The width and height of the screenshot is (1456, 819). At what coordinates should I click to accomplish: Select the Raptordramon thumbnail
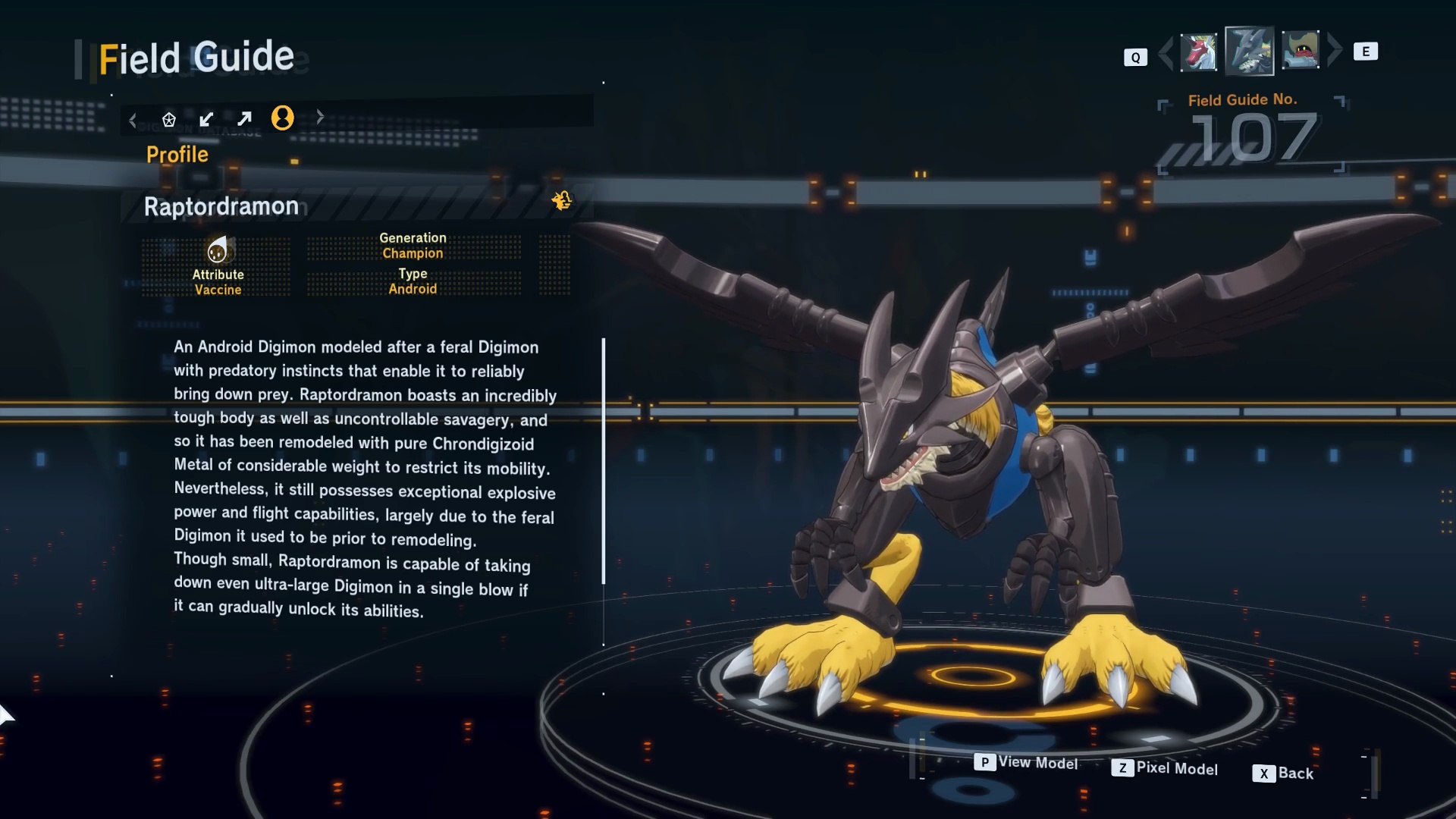tap(1249, 52)
